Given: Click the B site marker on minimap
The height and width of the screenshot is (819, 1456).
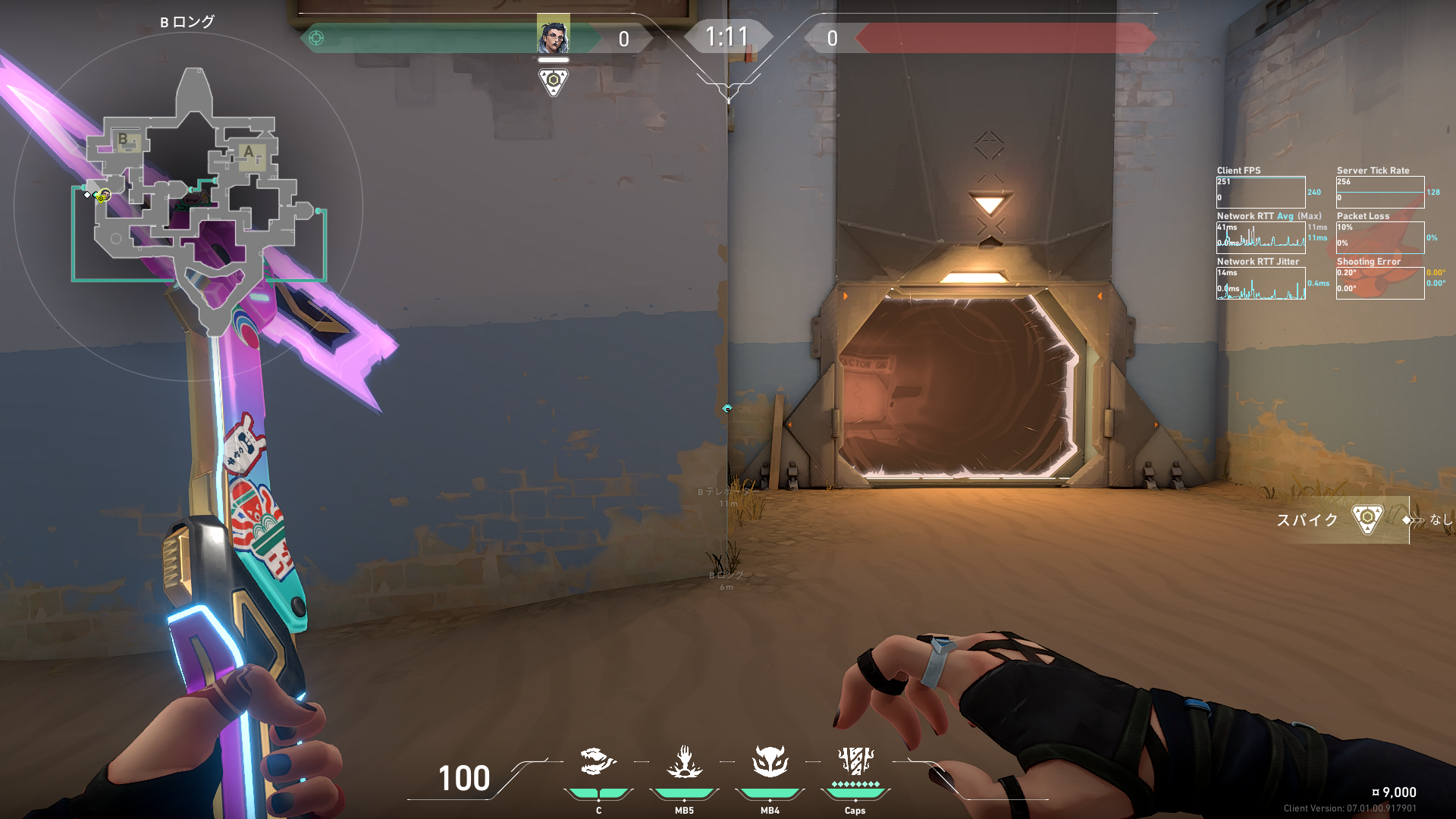Looking at the screenshot, I should [x=124, y=140].
